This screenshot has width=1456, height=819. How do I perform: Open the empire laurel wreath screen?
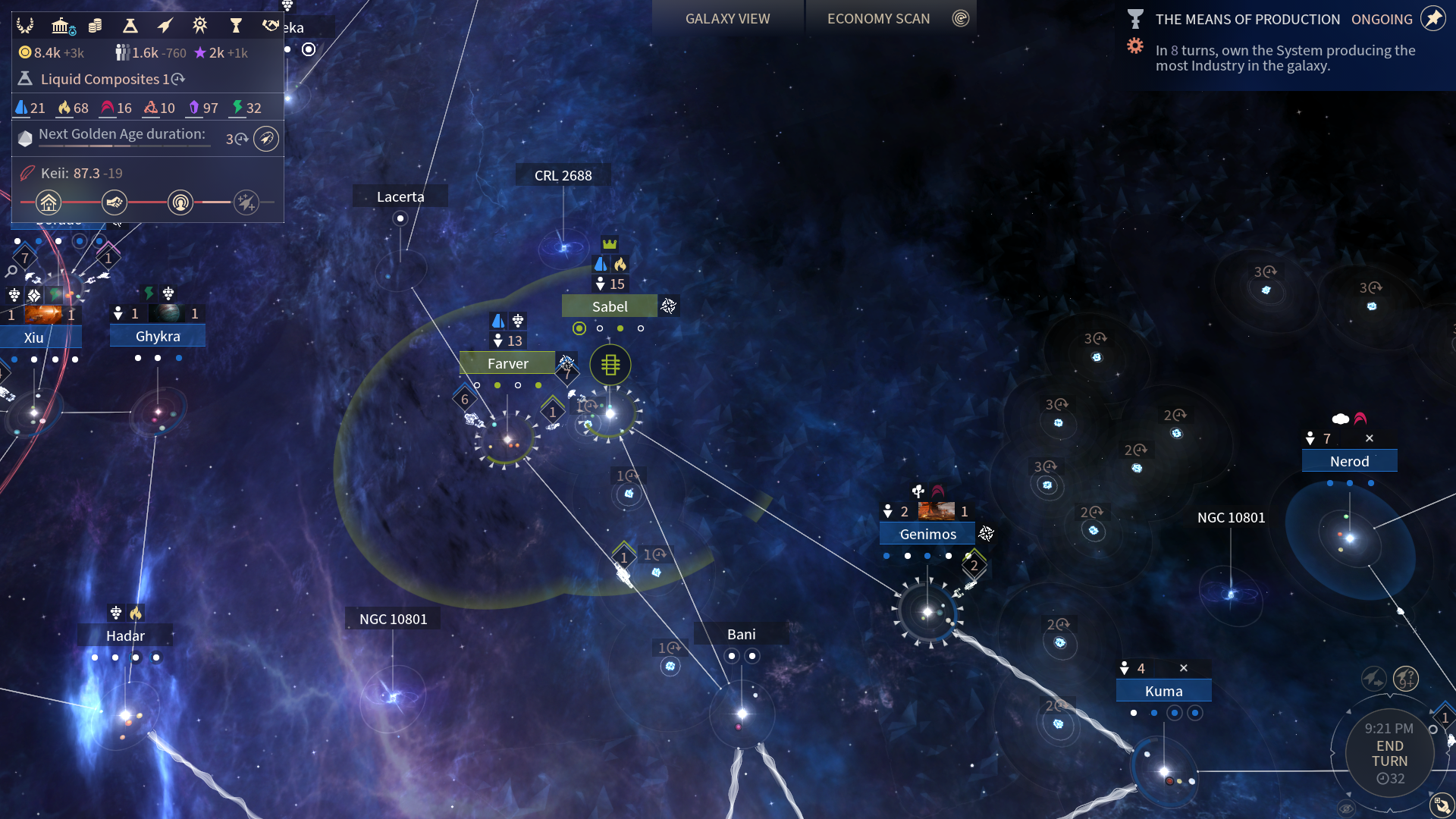(x=25, y=26)
